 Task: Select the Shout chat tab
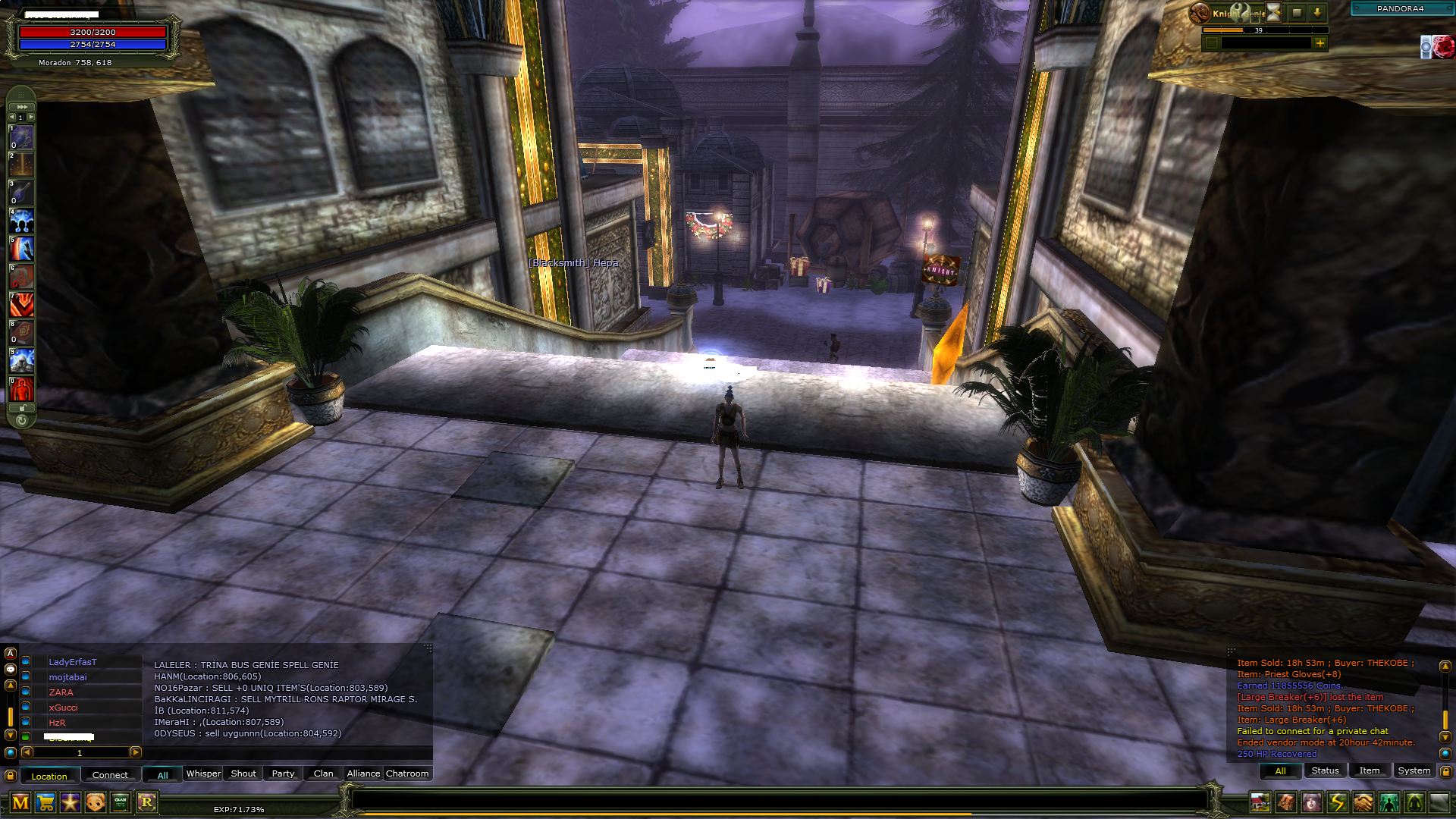pyautogui.click(x=243, y=773)
